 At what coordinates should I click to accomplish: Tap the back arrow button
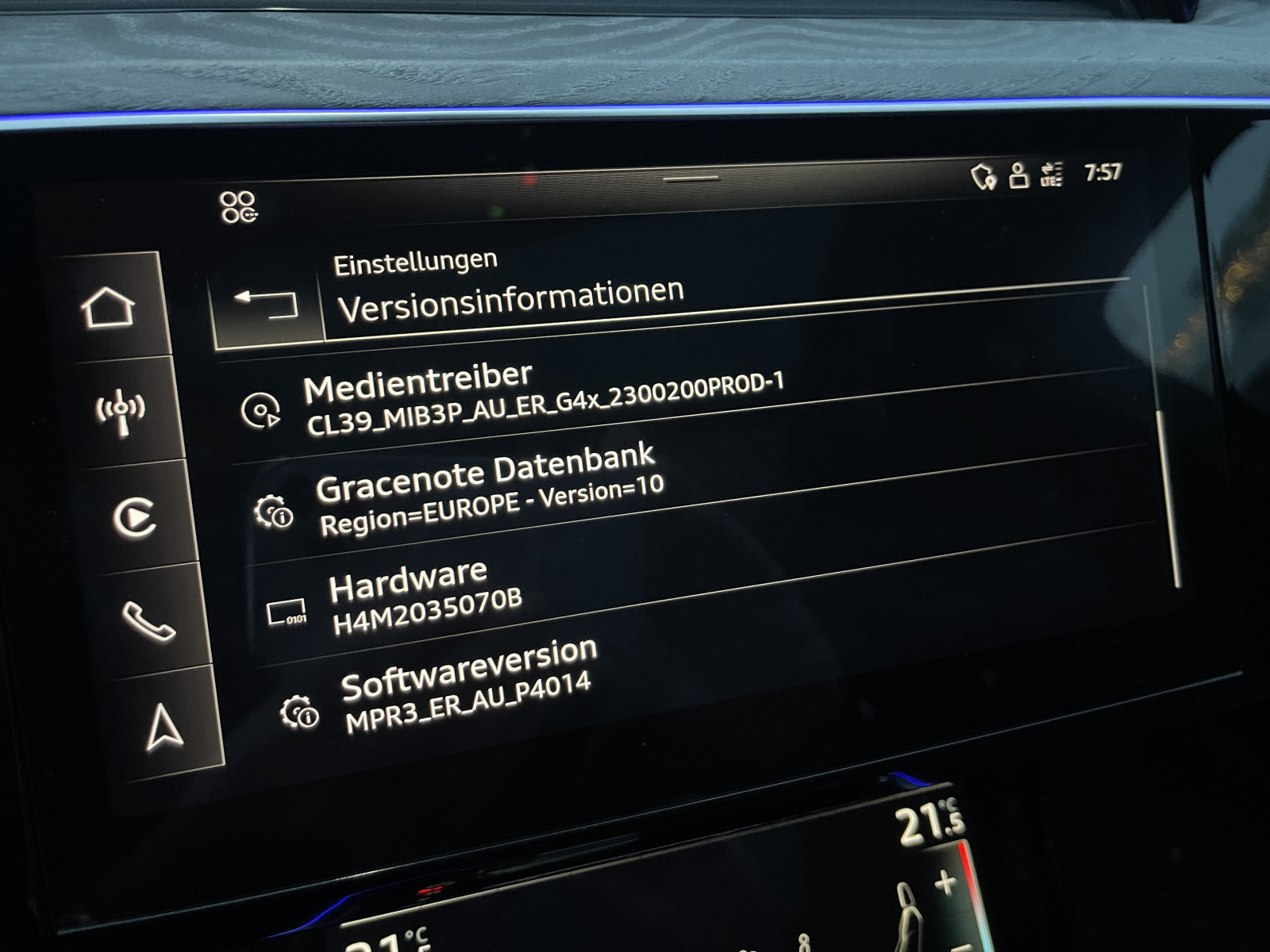[267, 303]
